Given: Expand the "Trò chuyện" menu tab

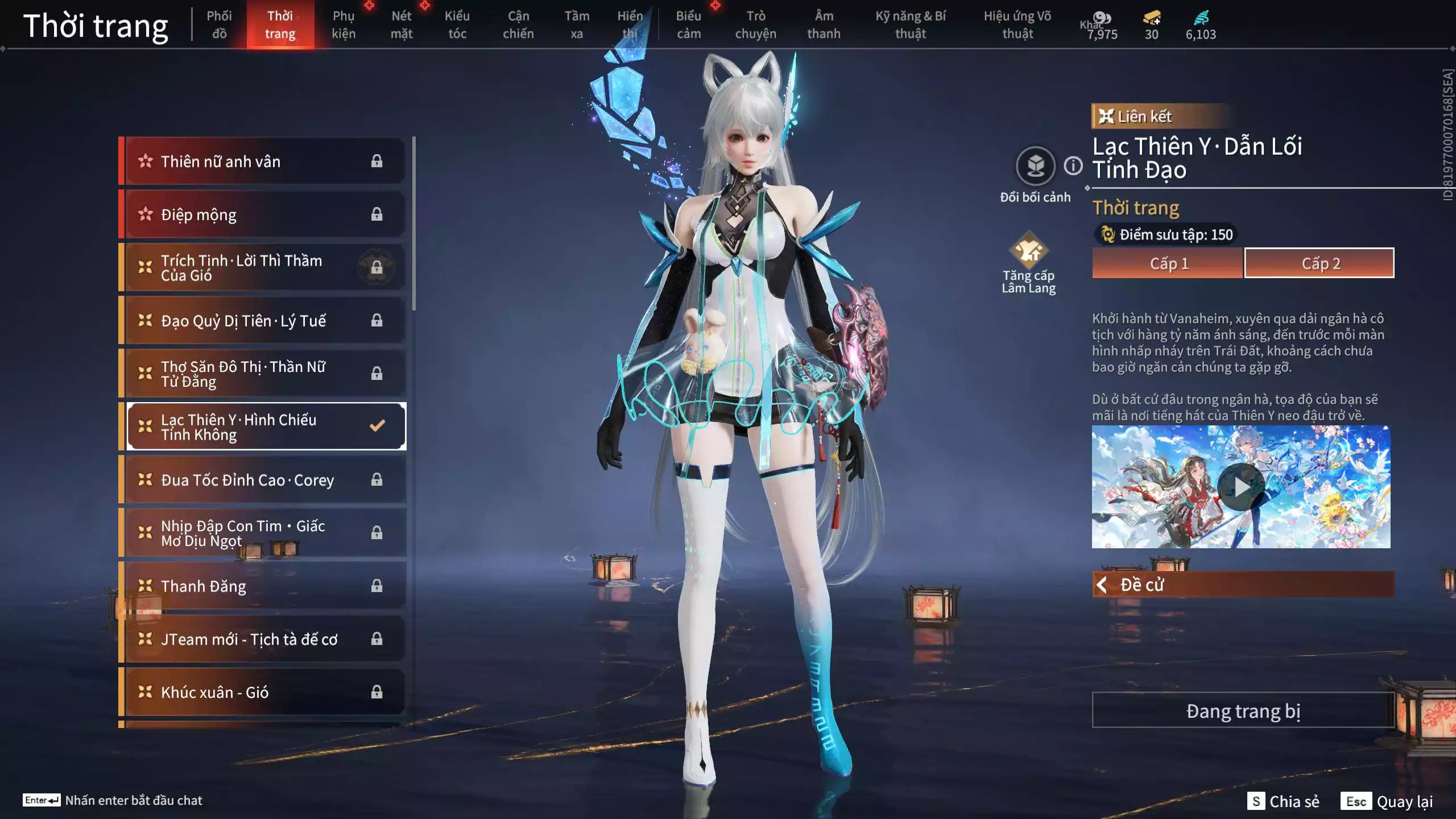Looking at the screenshot, I should coord(756,24).
